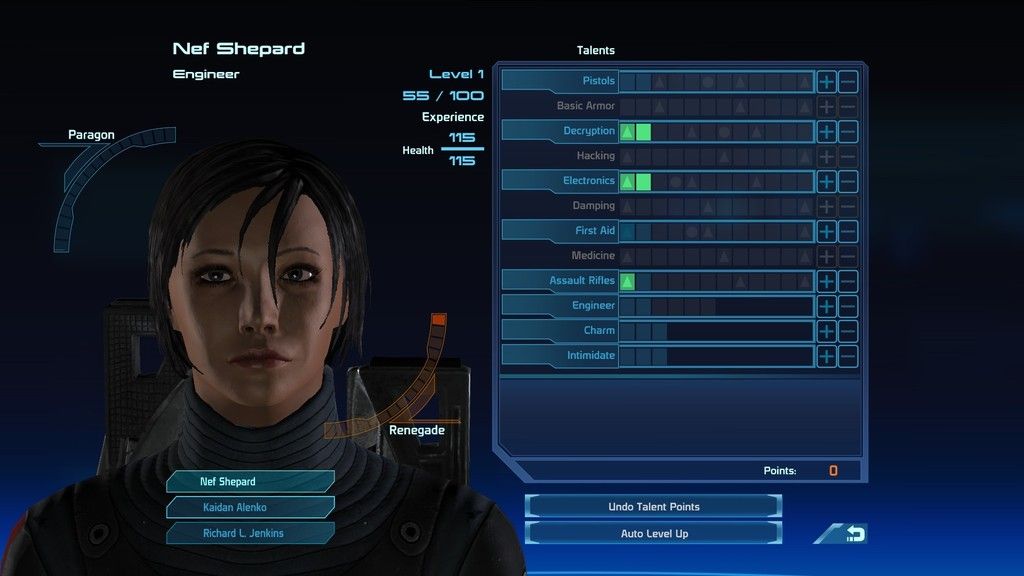Auto level up the character

(653, 533)
